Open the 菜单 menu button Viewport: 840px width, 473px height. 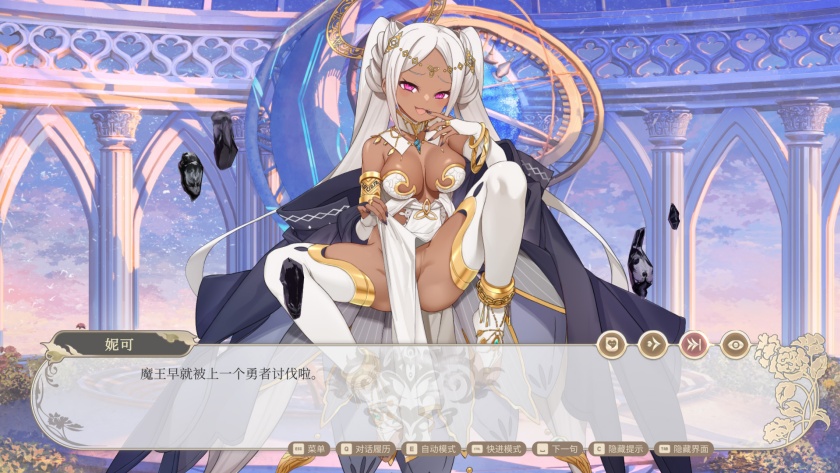(x=311, y=449)
